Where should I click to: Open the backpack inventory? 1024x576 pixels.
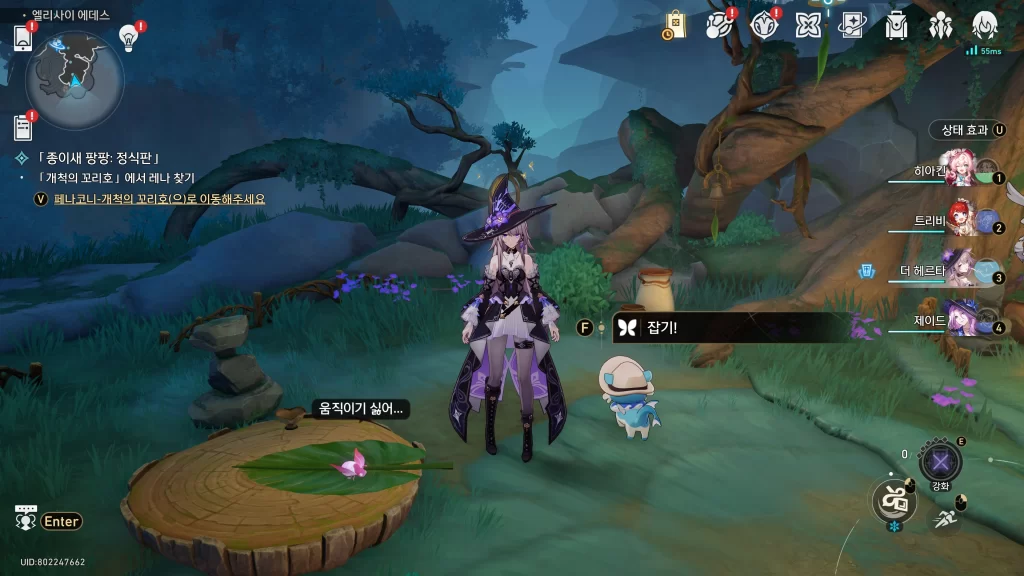(x=896, y=25)
